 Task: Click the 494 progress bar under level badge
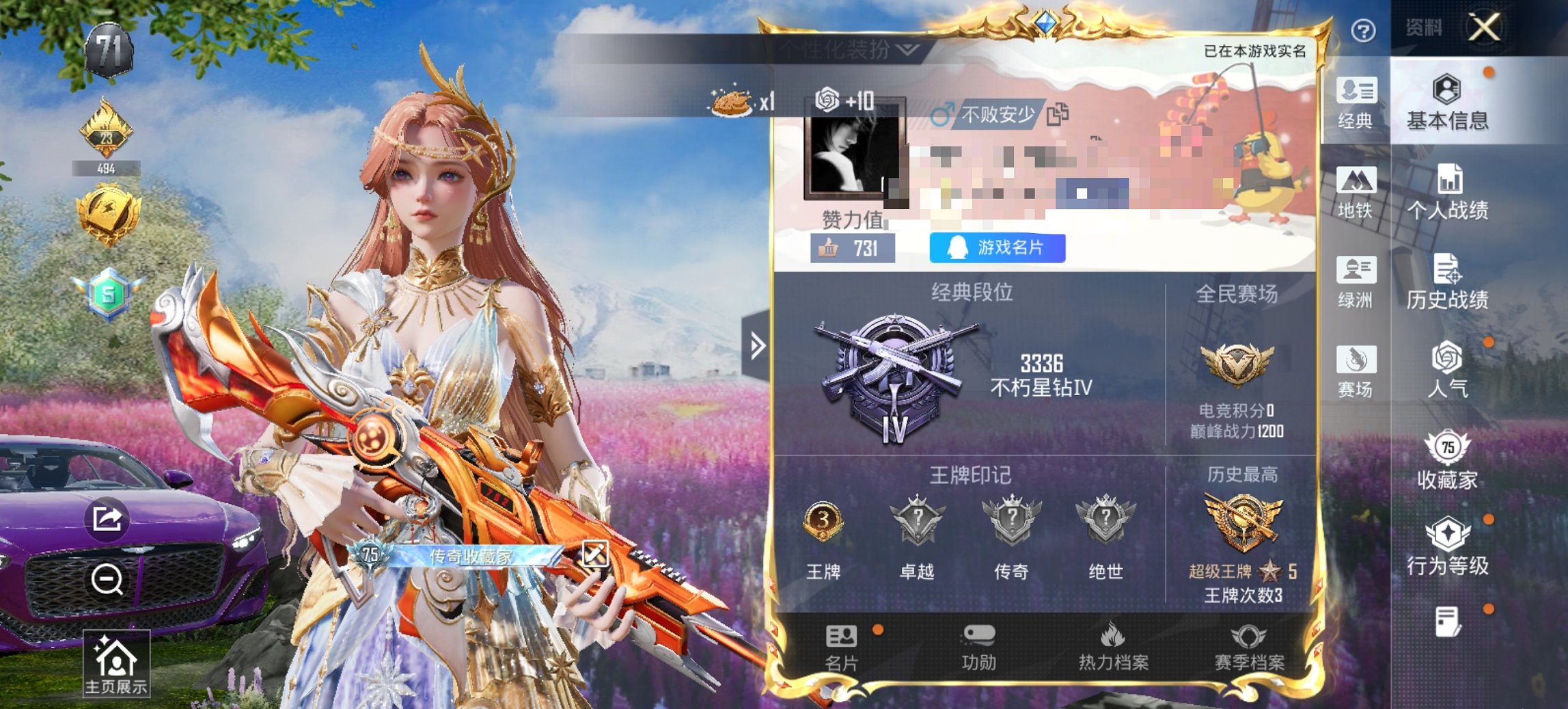106,168
